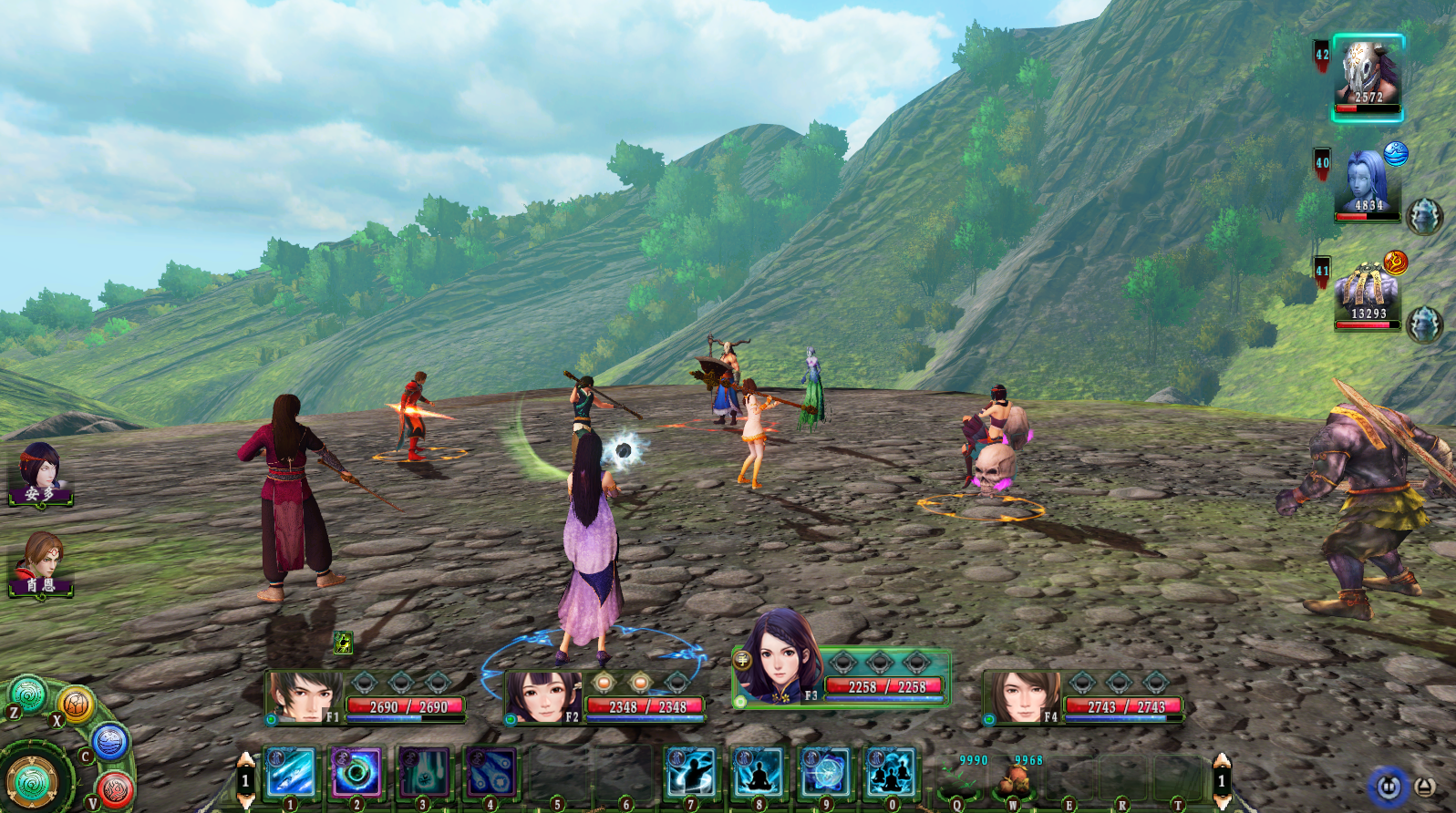Select the F4 party member portrait
Screen dimensions: 1456x813
[x=1022, y=698]
